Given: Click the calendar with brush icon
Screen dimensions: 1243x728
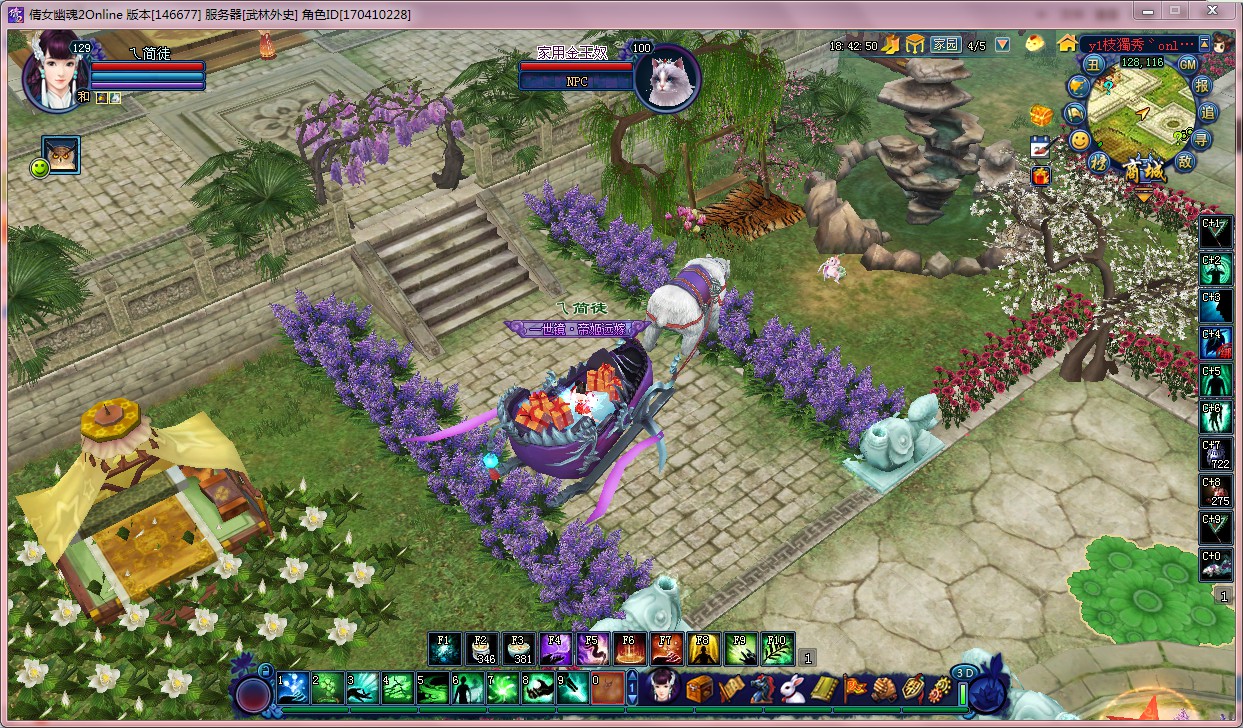Looking at the screenshot, I should (1040, 146).
